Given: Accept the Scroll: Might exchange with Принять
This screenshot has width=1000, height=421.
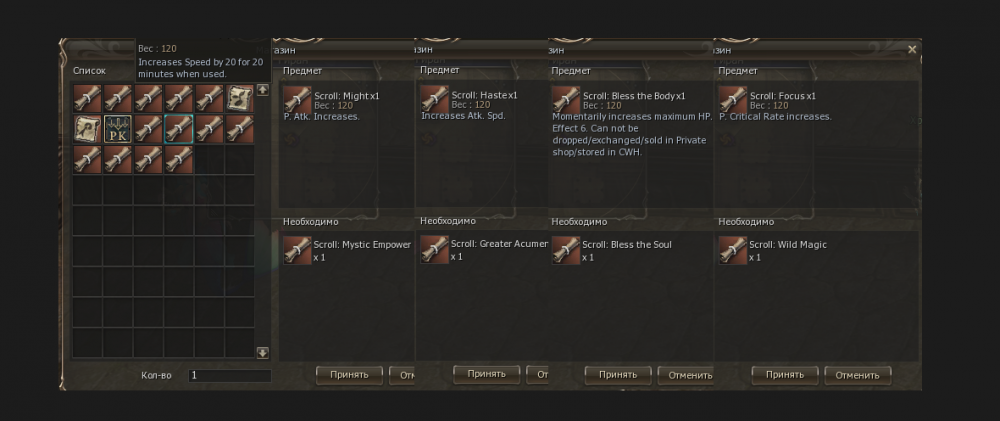Looking at the screenshot, I should 350,375.
